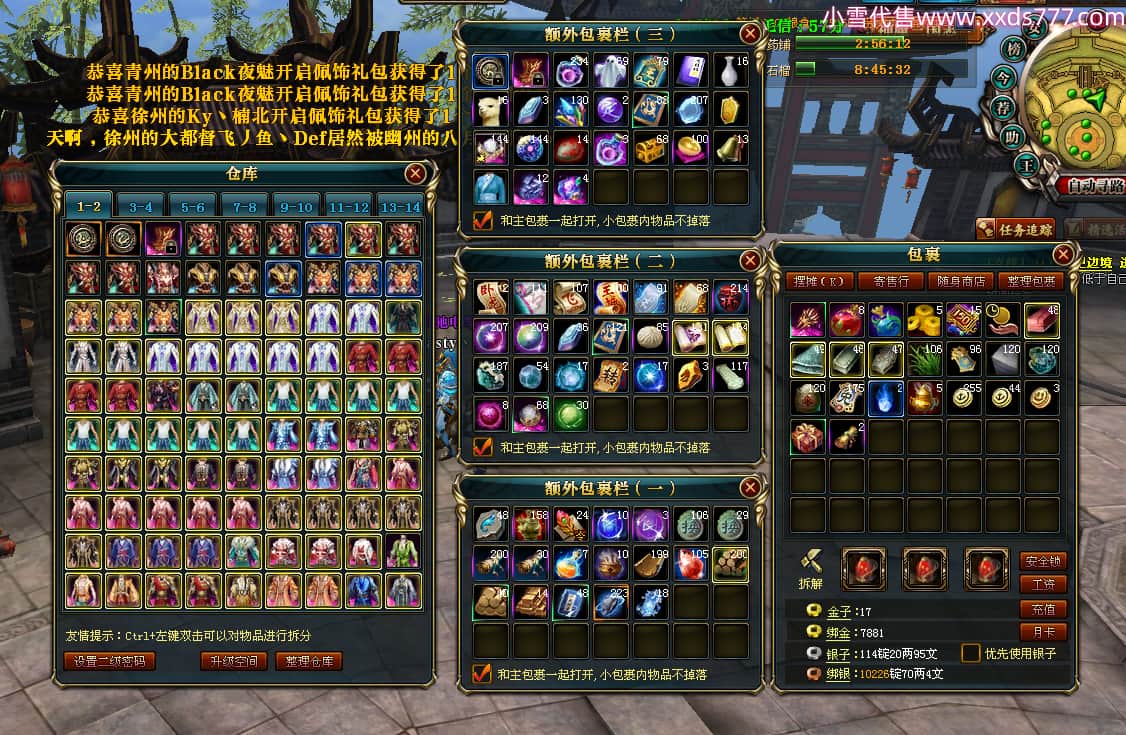1126x735 pixels.
Task: Select the red gift box in bag
Action: [808, 437]
